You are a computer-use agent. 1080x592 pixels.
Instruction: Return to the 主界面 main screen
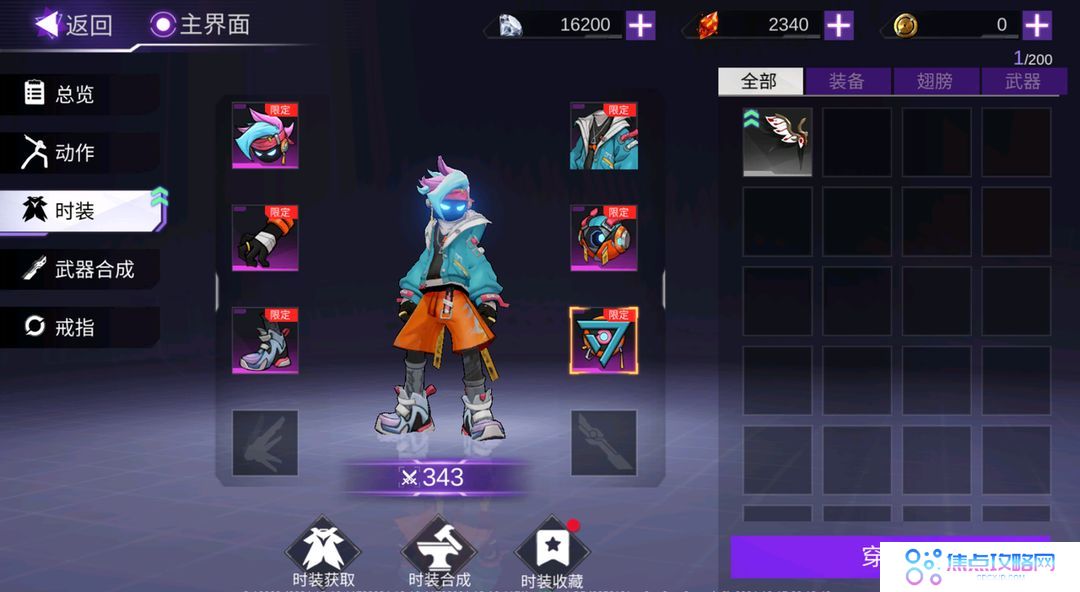pyautogui.click(x=200, y=25)
